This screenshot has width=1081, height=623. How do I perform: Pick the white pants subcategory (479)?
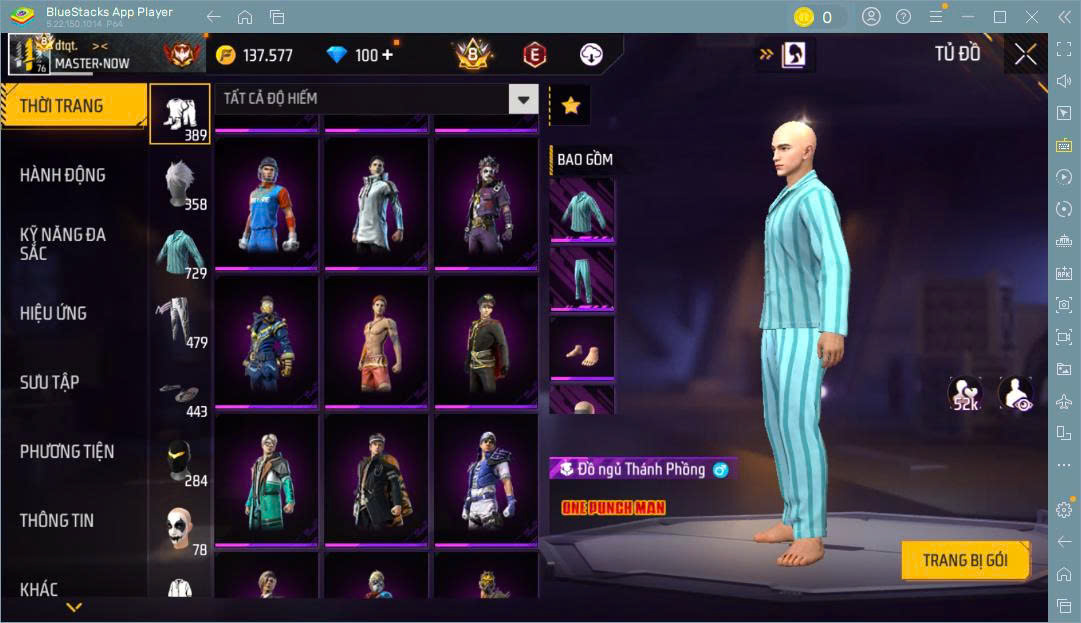coord(180,320)
